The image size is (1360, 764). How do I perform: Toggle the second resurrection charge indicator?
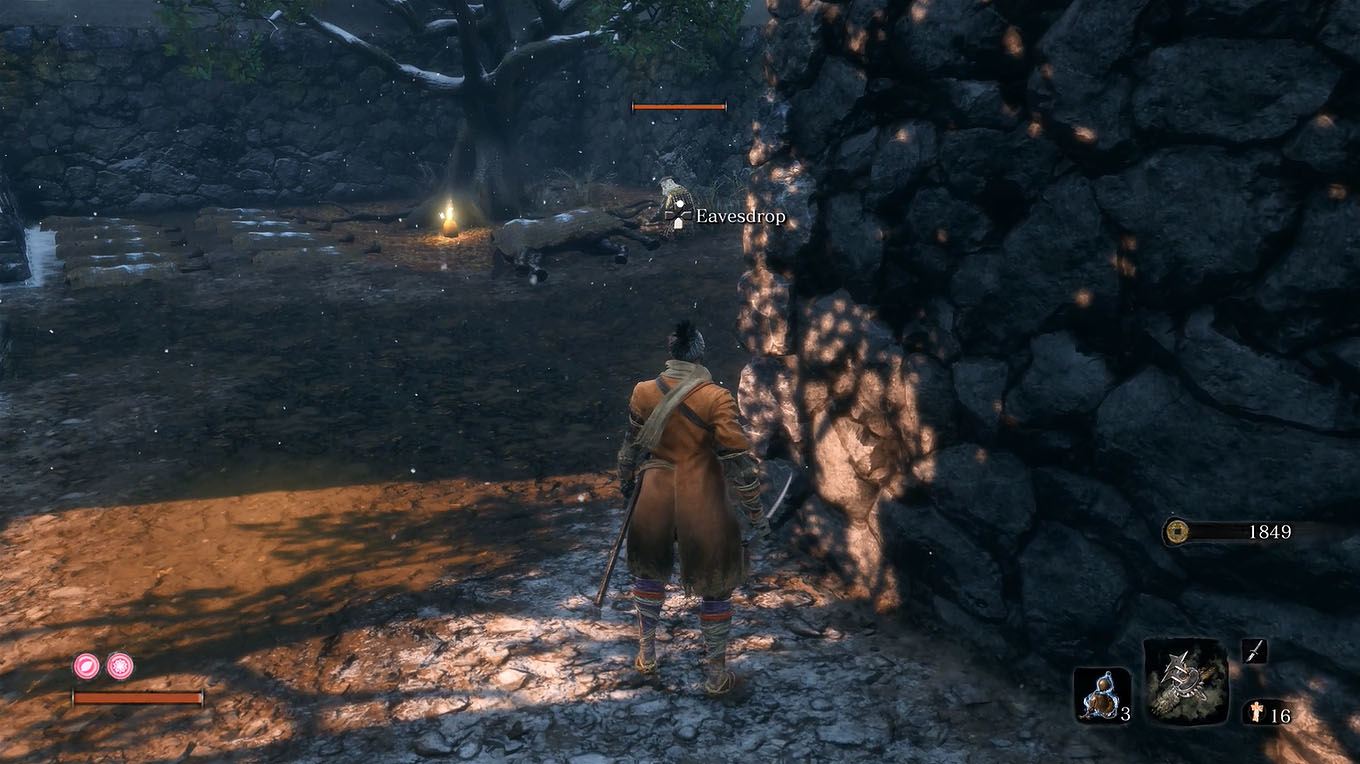coord(118,668)
